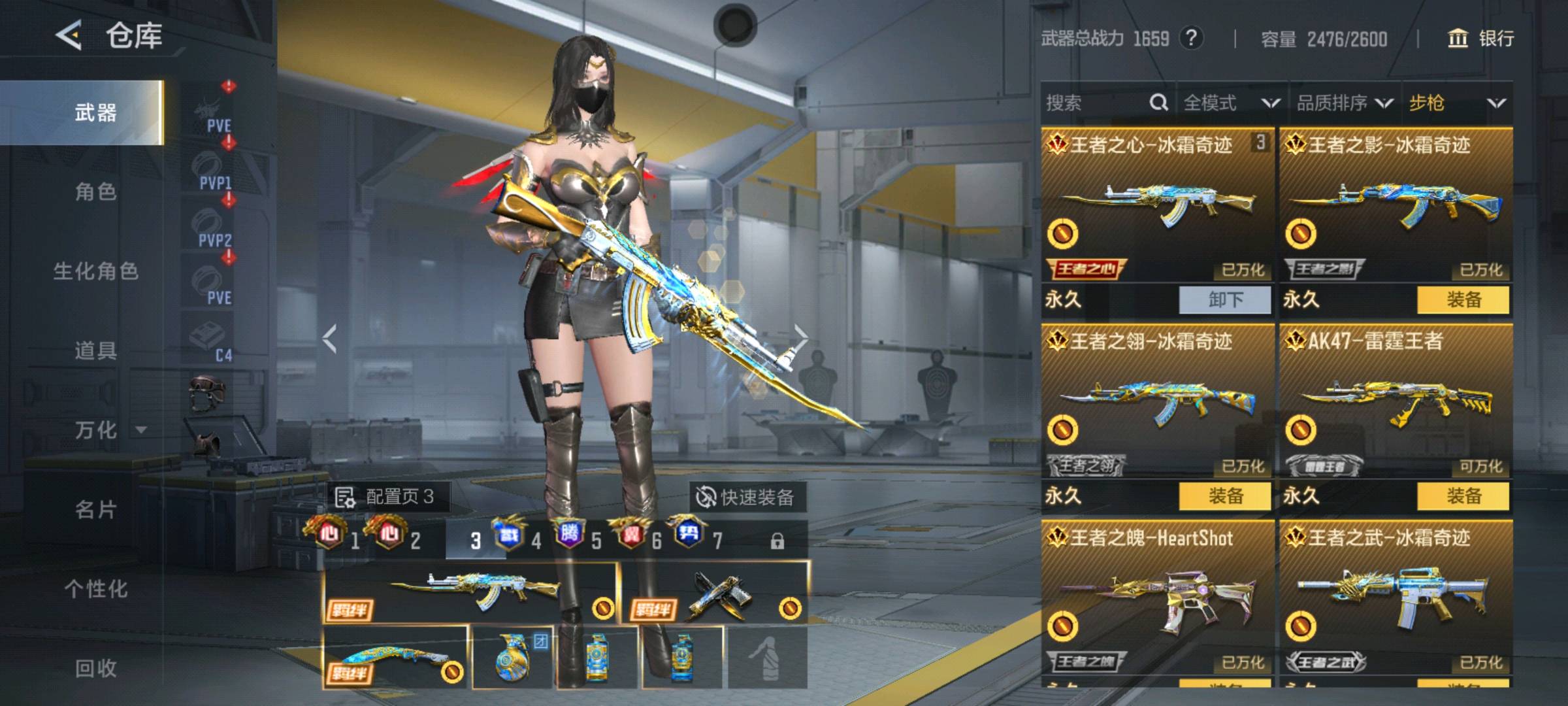This screenshot has height=706, width=1568.
Task: Go to the 个性化 section
Action: tap(95, 589)
